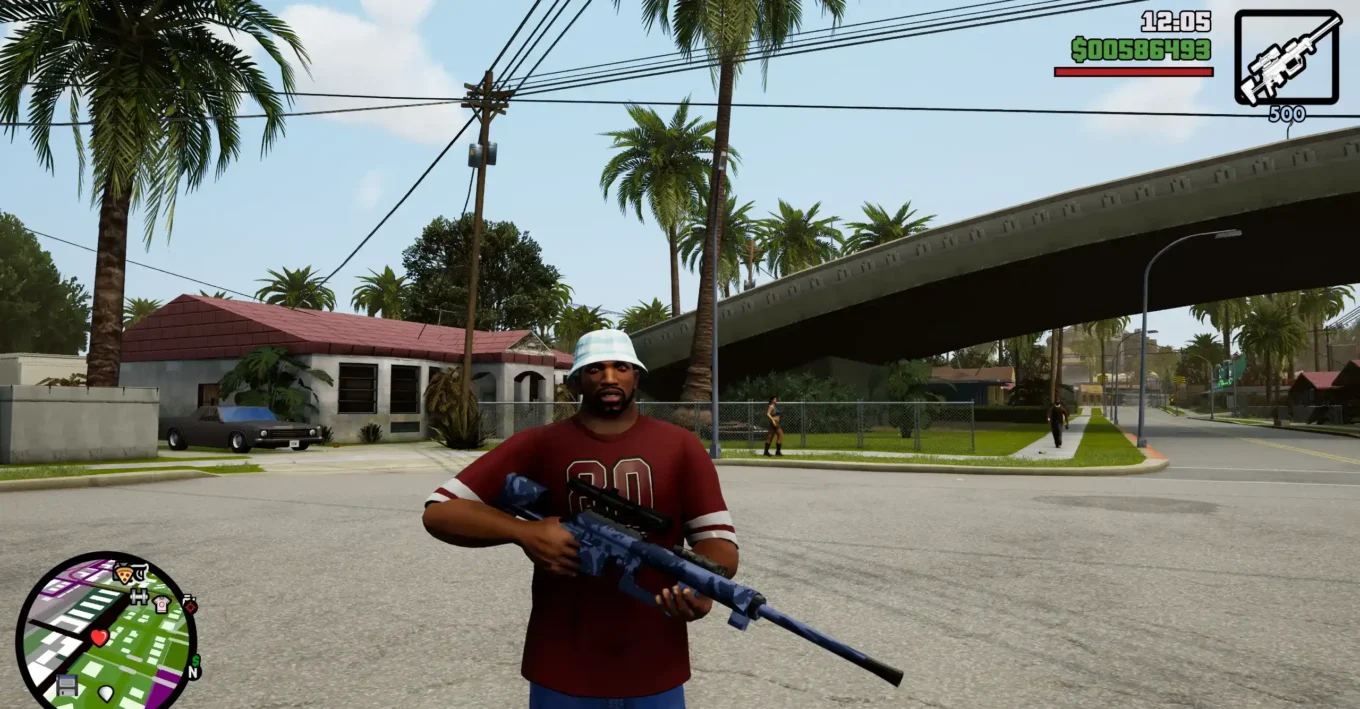1360x709 pixels.
Task: Click the red heart blip on the minimap
Action: coord(99,637)
